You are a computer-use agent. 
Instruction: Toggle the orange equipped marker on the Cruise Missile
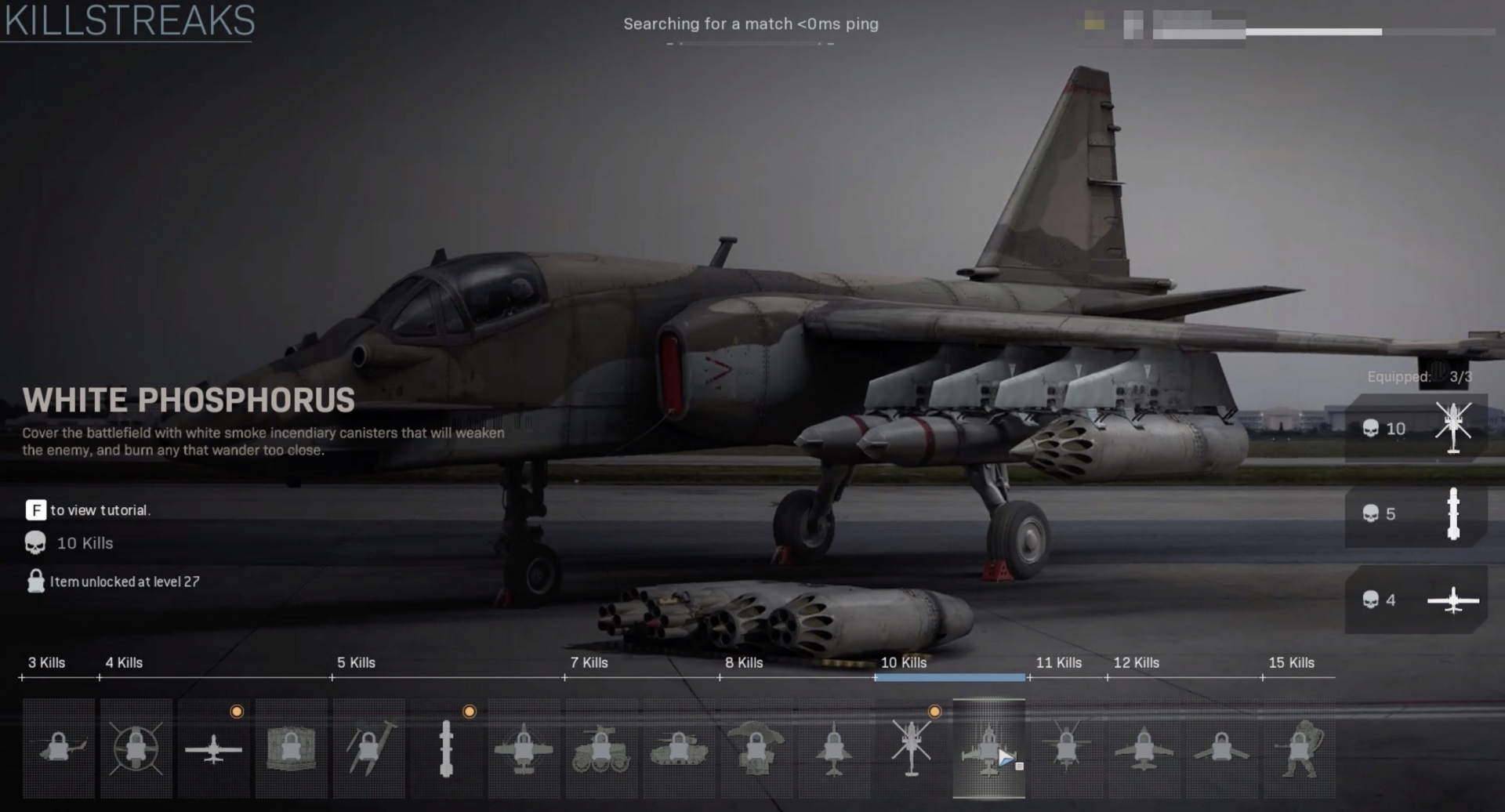click(x=470, y=712)
